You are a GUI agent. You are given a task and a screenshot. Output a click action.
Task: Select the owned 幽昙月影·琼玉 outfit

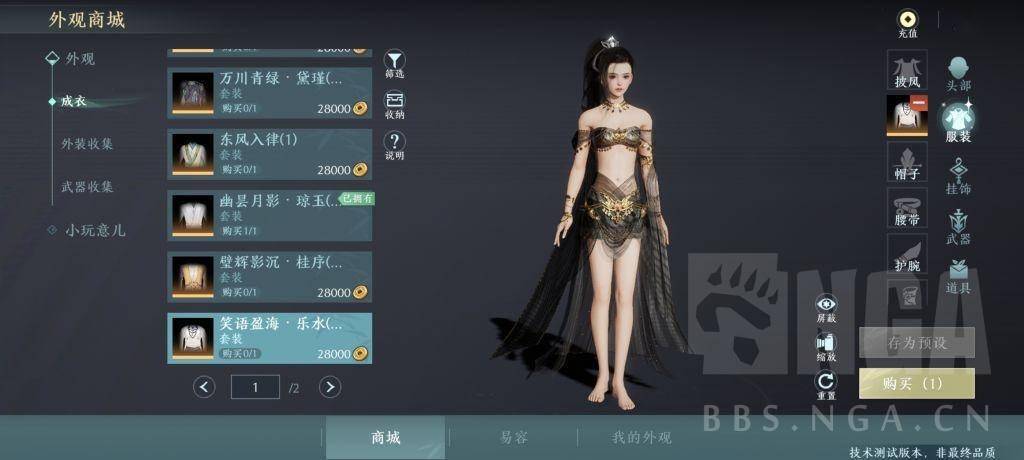pos(270,216)
